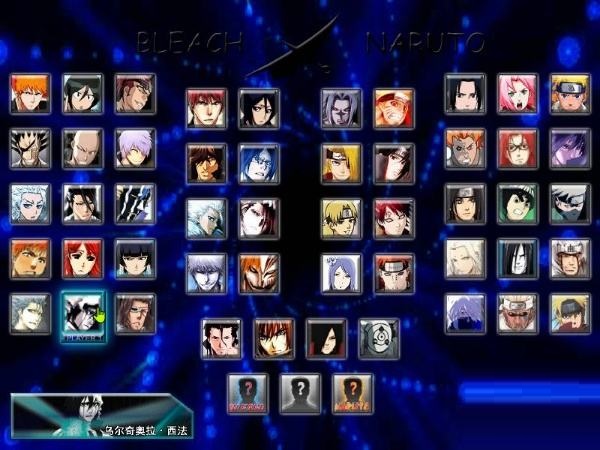
Task: Choose the gray random question mark tile
Action: (300, 393)
